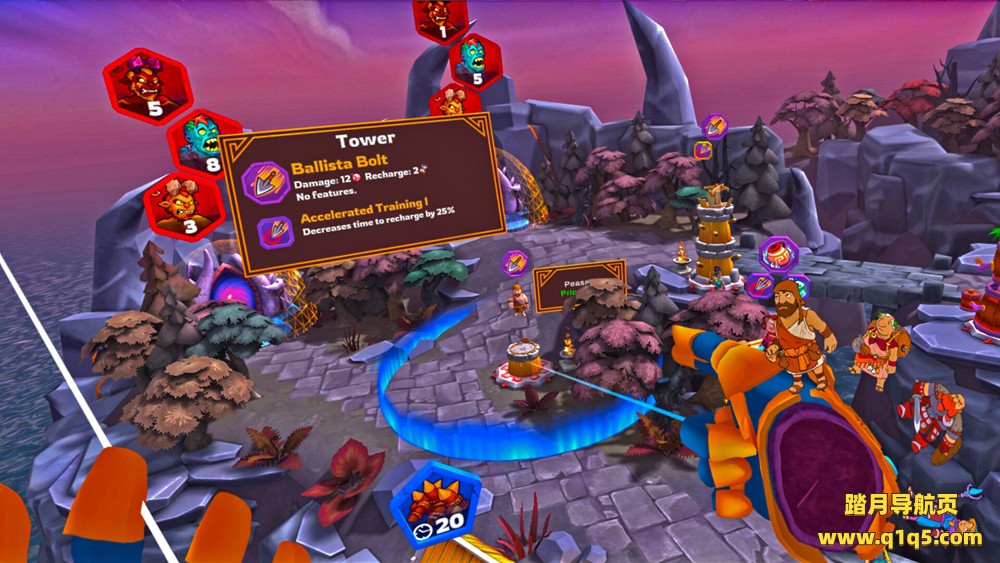Screen dimensions: 1000x563
Task: Activate the red jar hexagon icon
Action: [x=777, y=254]
